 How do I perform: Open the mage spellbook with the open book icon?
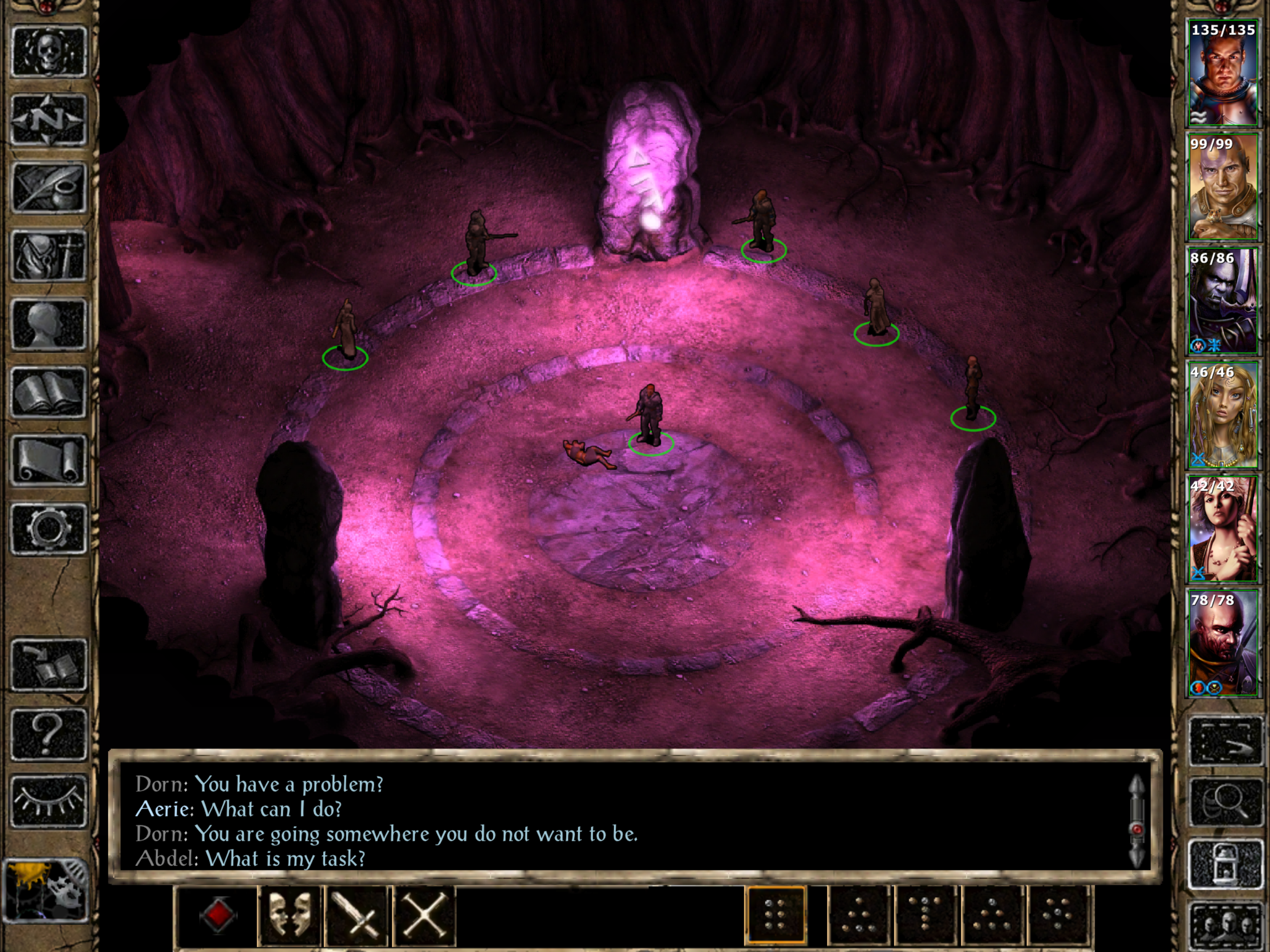(49, 393)
